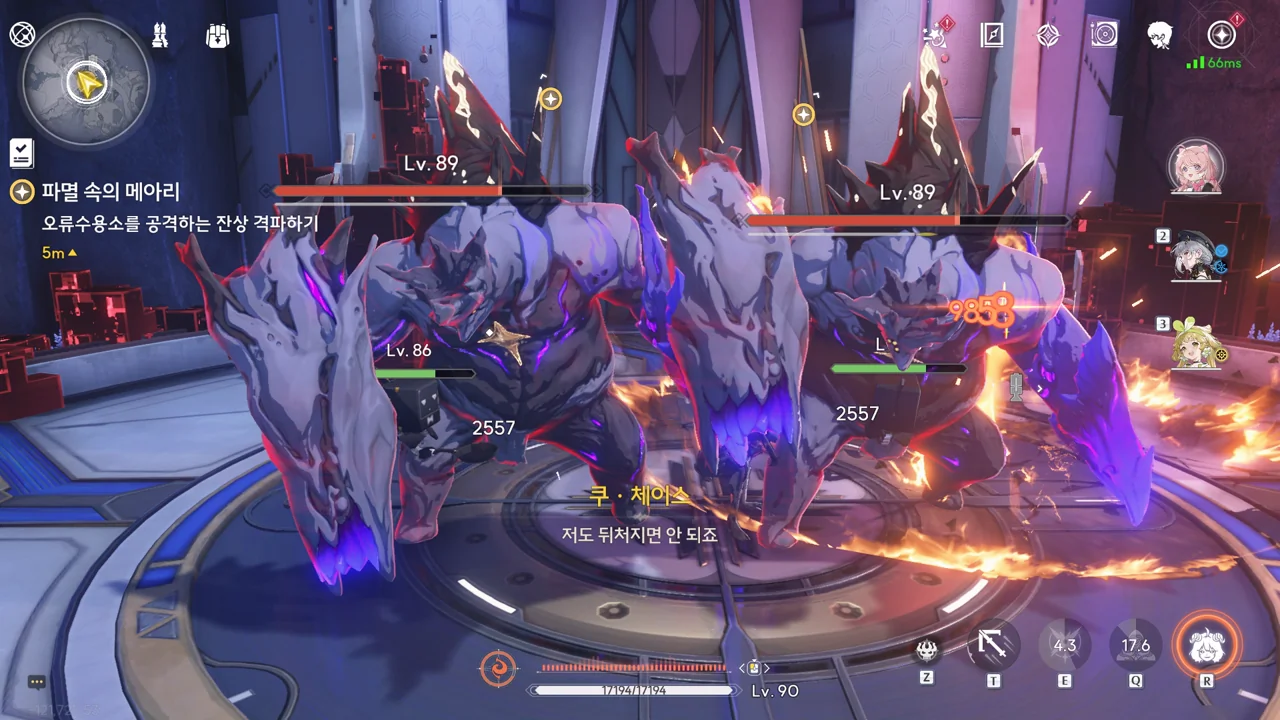Select the pink-haired character portrait
The width and height of the screenshot is (1280, 720).
[x=1196, y=166]
